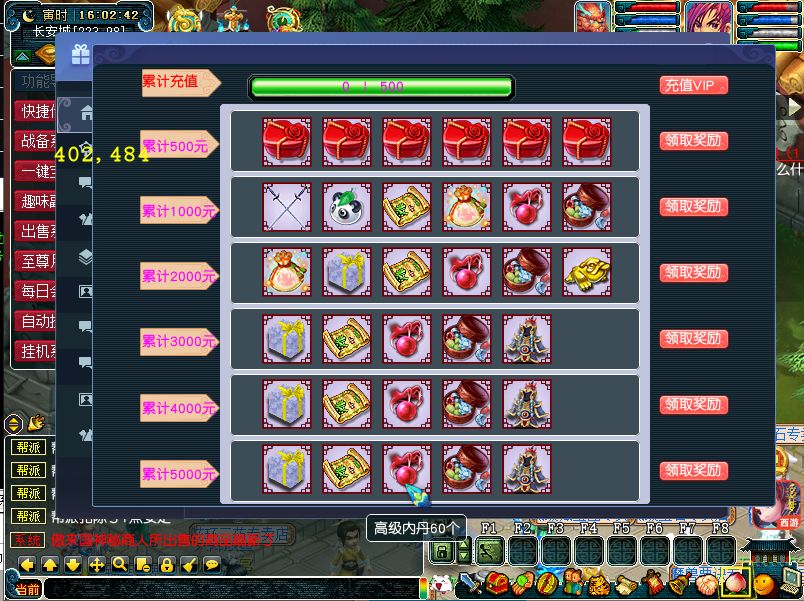Claim the 累计500元 tier reward

tap(693, 141)
